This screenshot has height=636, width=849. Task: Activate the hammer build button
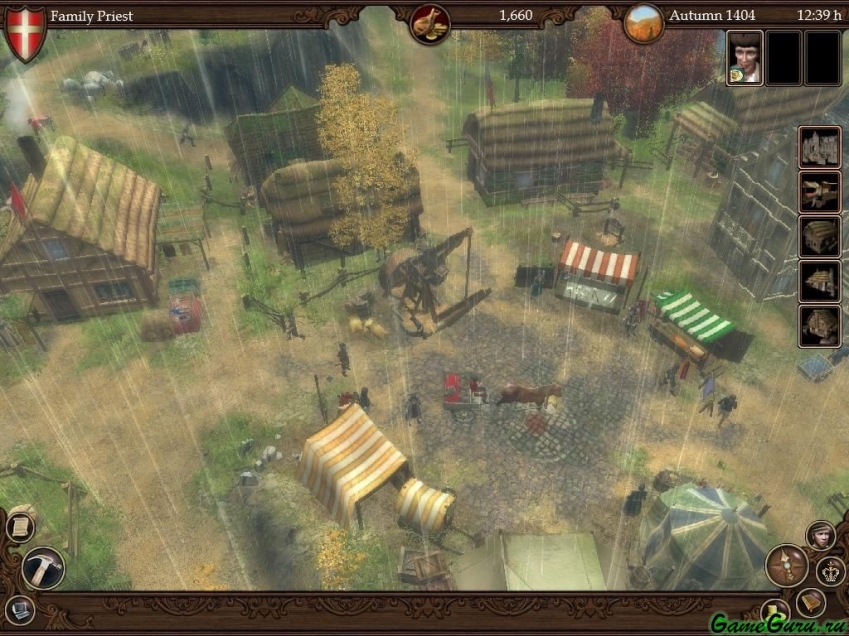(x=43, y=567)
